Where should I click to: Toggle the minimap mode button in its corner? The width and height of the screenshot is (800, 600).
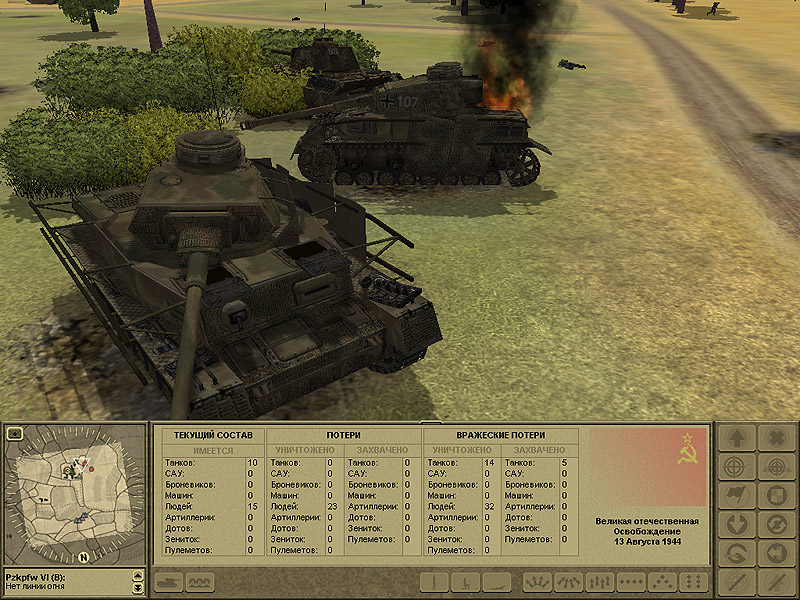point(14,434)
